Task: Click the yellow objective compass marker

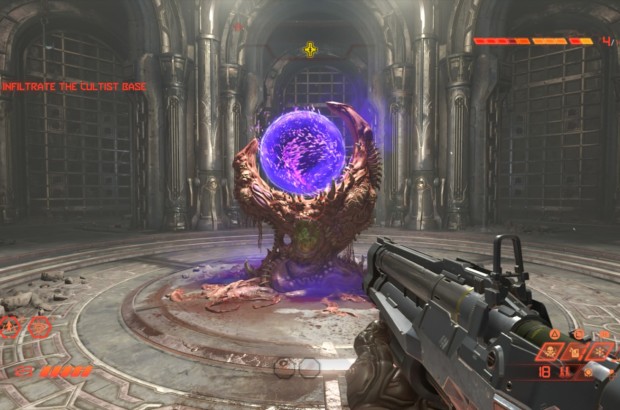Action: point(310,49)
